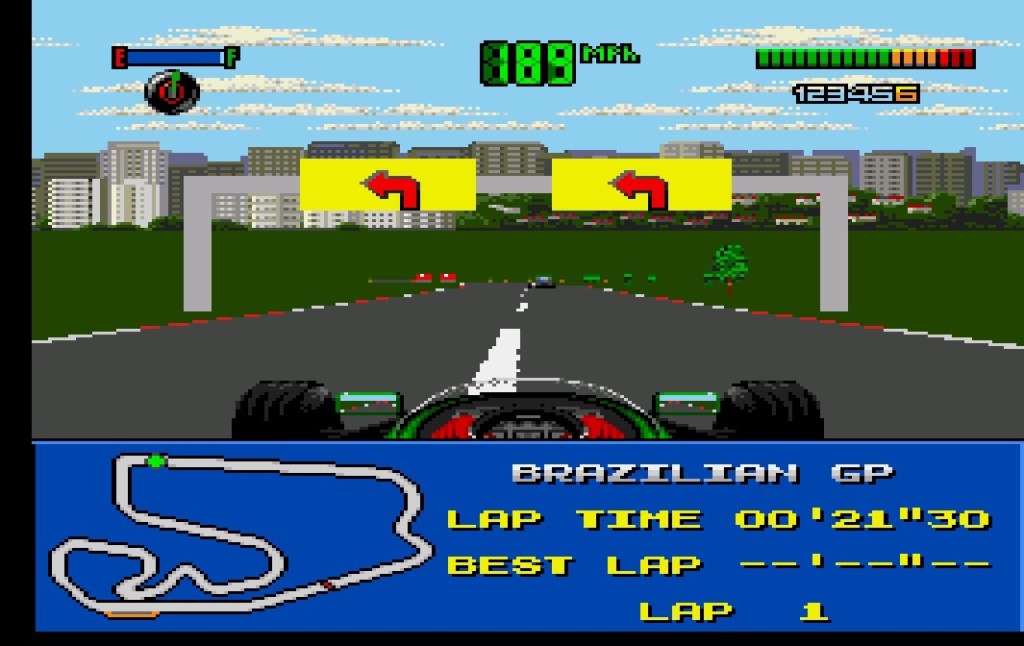Click the round dial icon under the fuel gauge

(172, 92)
